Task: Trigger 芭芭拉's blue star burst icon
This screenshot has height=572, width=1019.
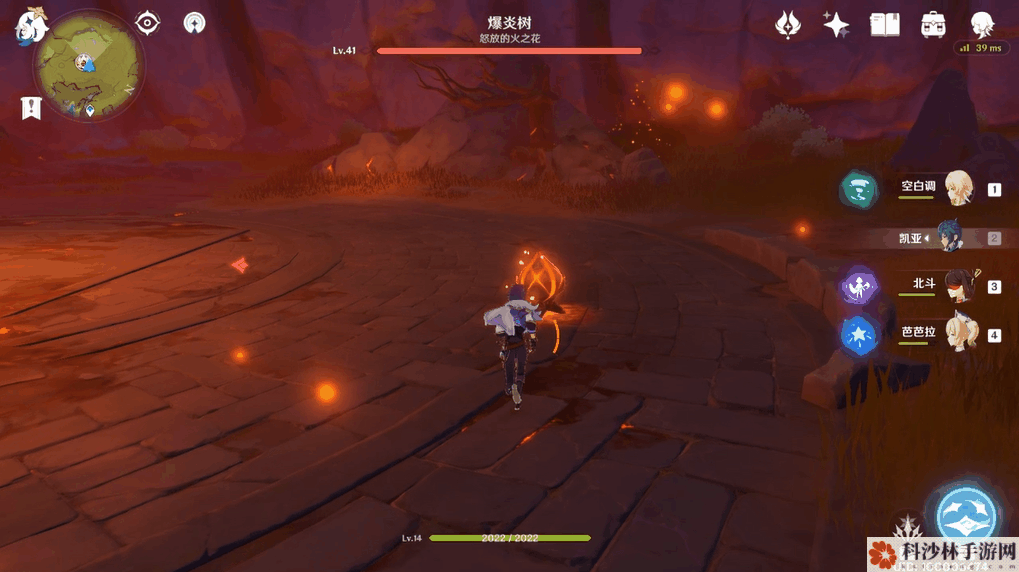Action: tap(858, 336)
